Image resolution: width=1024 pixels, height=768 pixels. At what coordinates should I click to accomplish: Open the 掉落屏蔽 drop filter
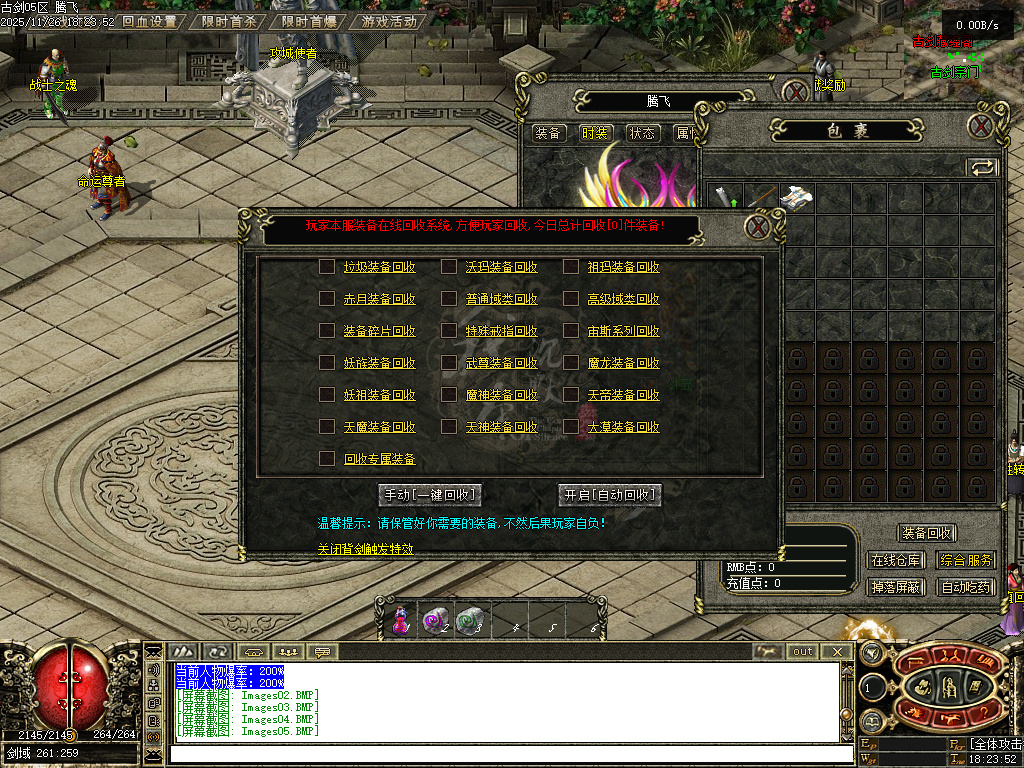coord(896,587)
